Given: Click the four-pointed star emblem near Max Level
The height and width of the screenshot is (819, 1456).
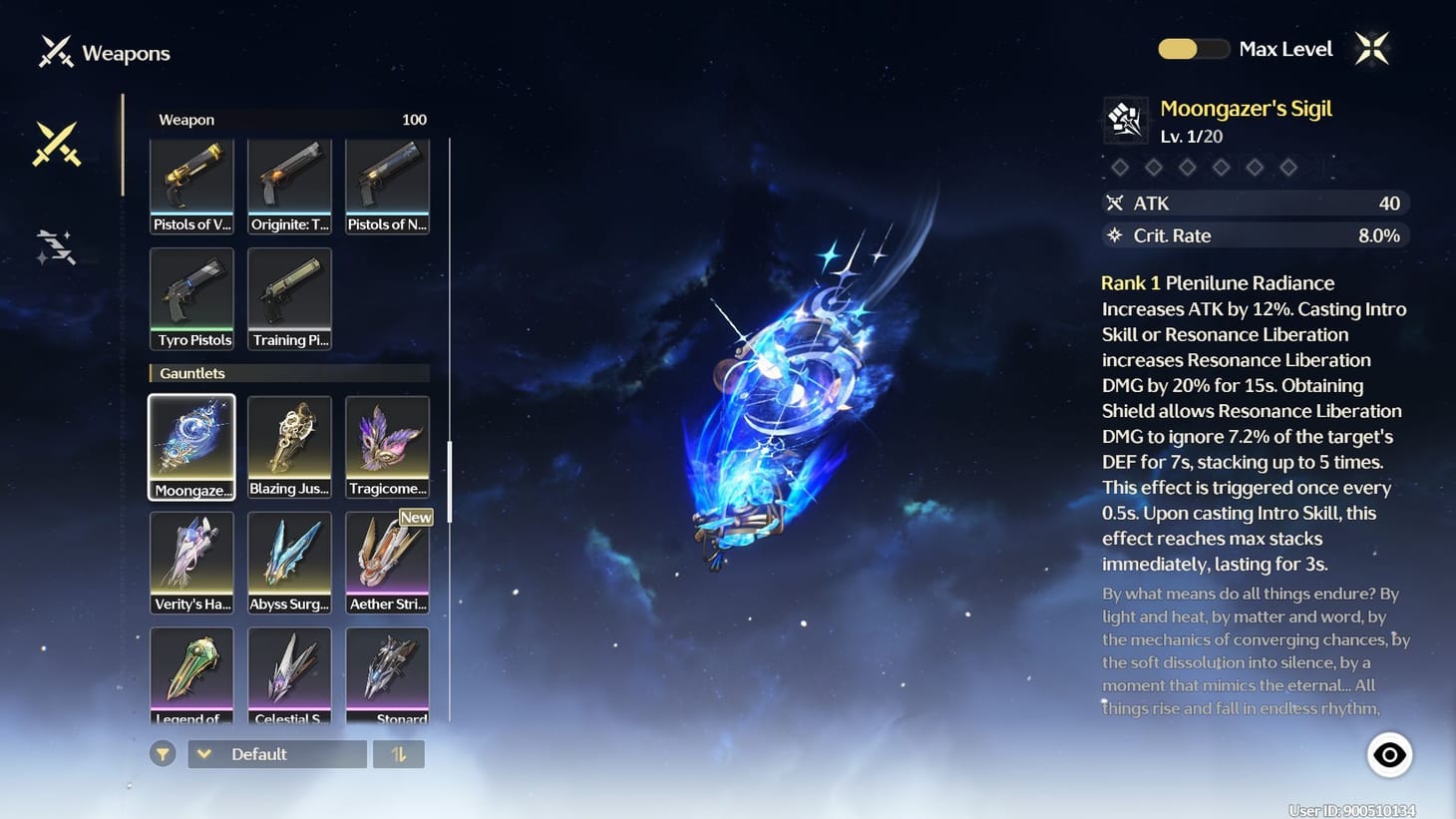Looking at the screenshot, I should click(1371, 47).
